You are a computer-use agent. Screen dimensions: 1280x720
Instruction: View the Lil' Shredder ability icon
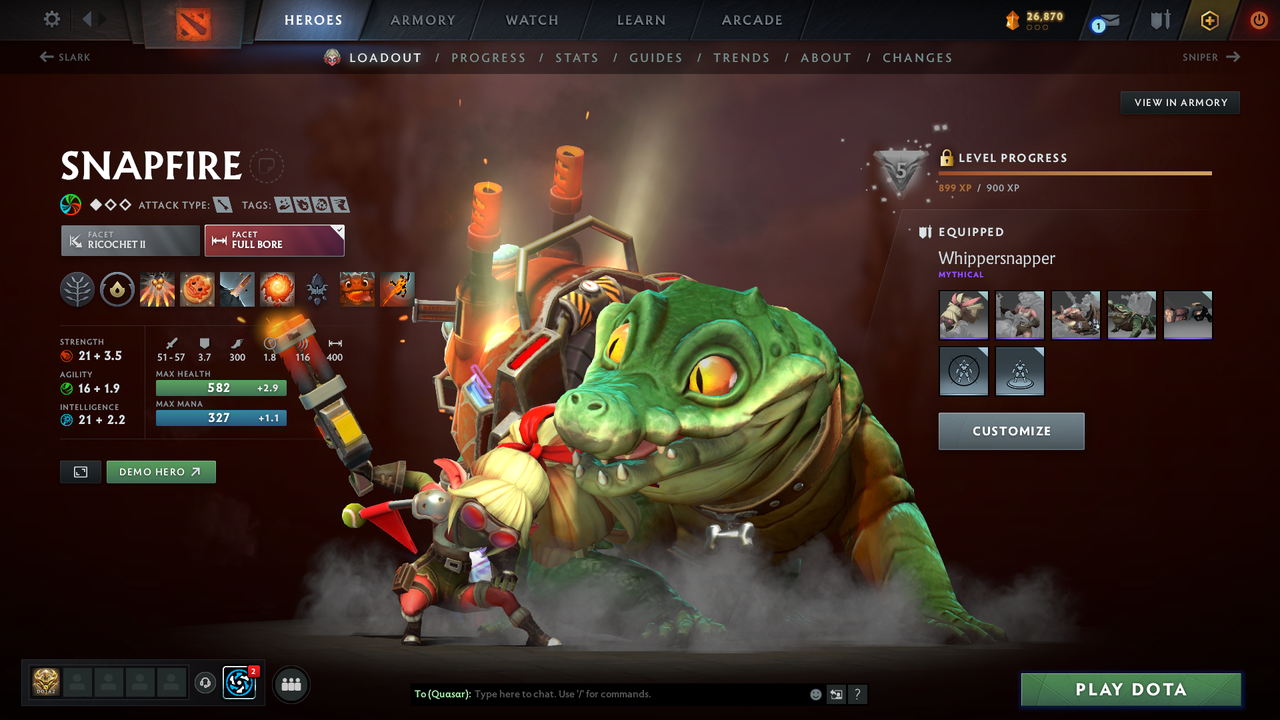point(237,289)
